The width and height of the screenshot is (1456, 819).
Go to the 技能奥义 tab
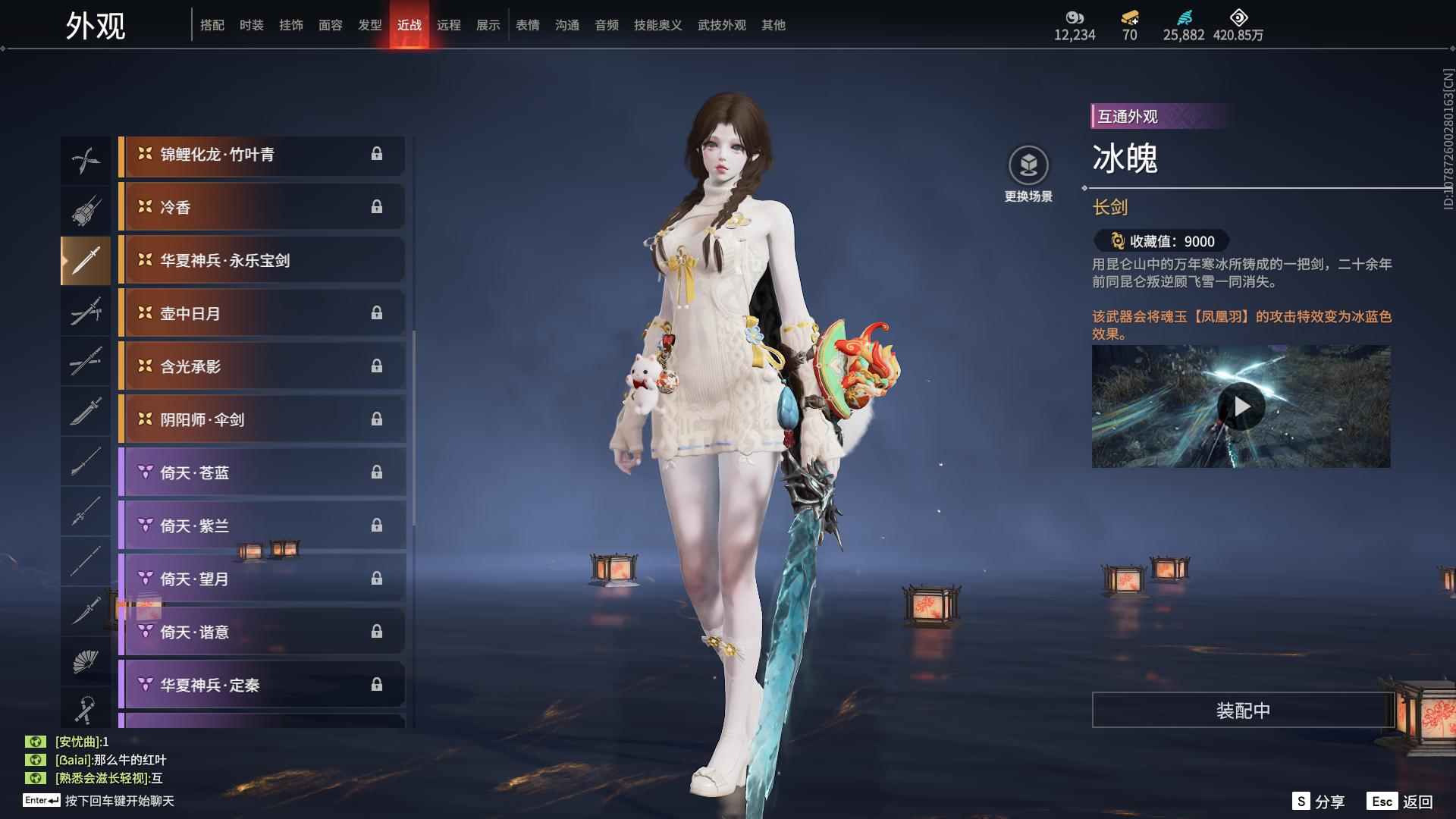point(657,25)
